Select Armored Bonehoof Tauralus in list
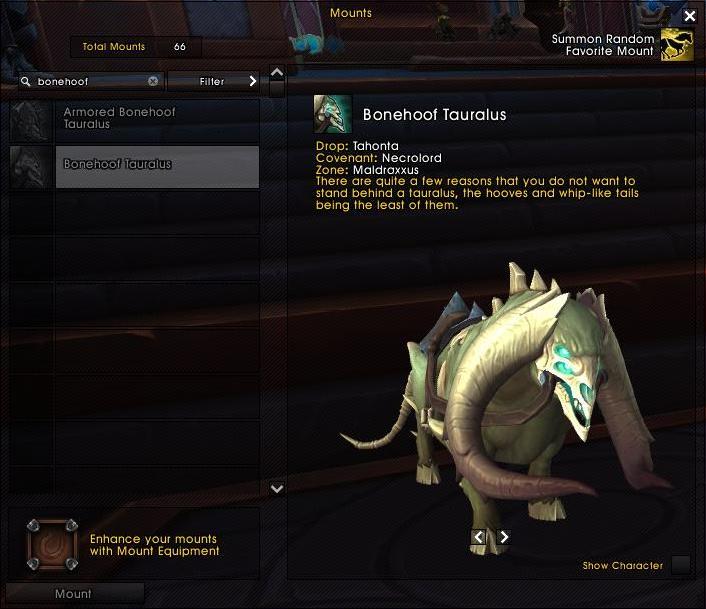Screen dimensions: 706x609 coord(134,119)
